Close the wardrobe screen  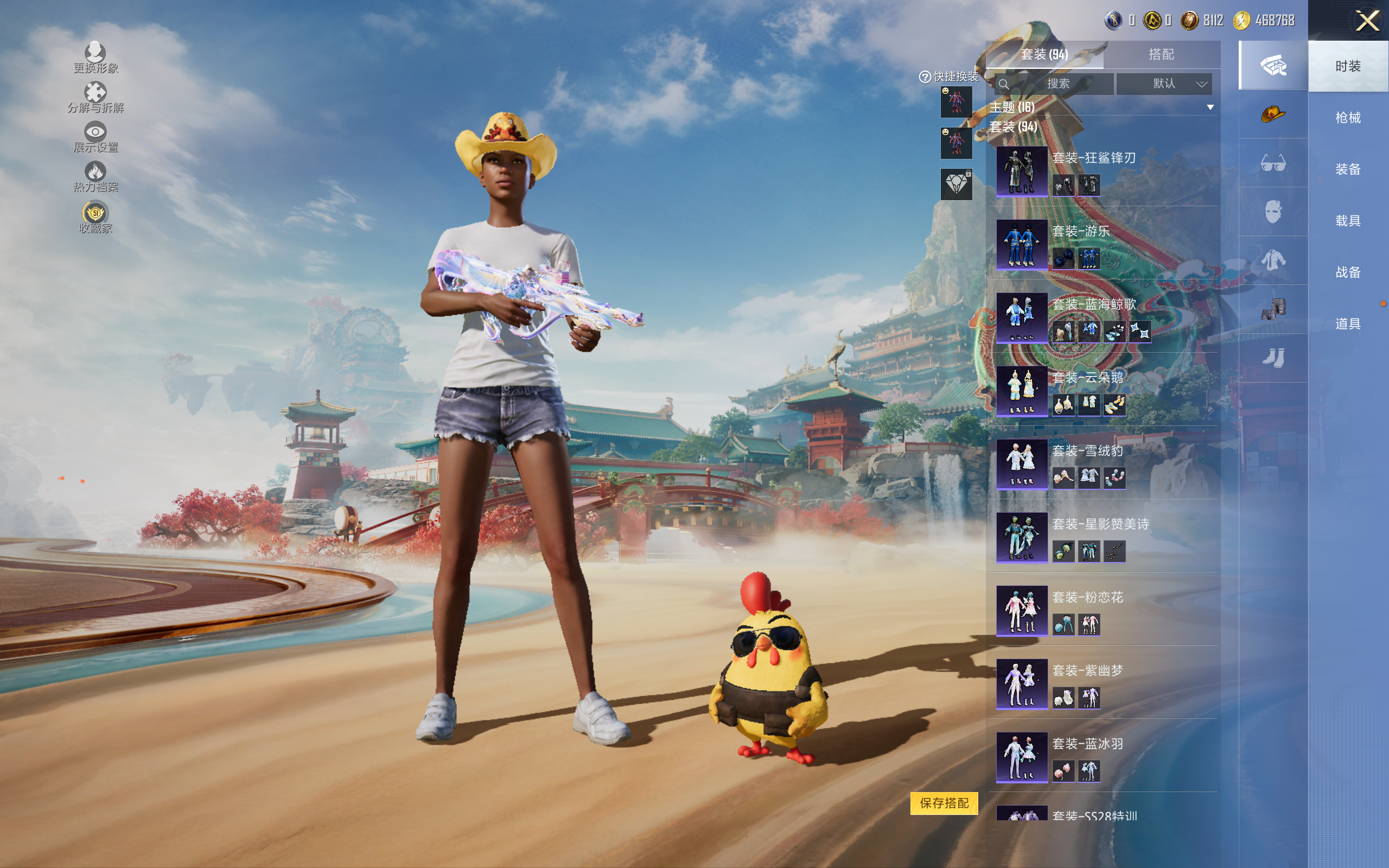coord(1367,21)
